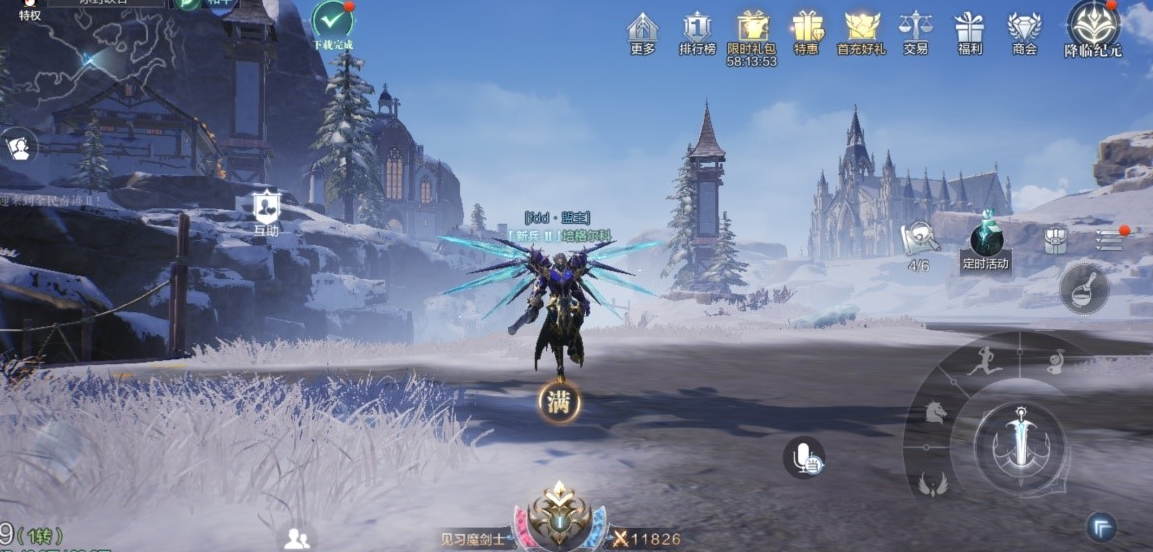Viewport: 1153px width, 552px height.
Task: Tap the 满 gold circle badge
Action: pyautogui.click(x=559, y=402)
